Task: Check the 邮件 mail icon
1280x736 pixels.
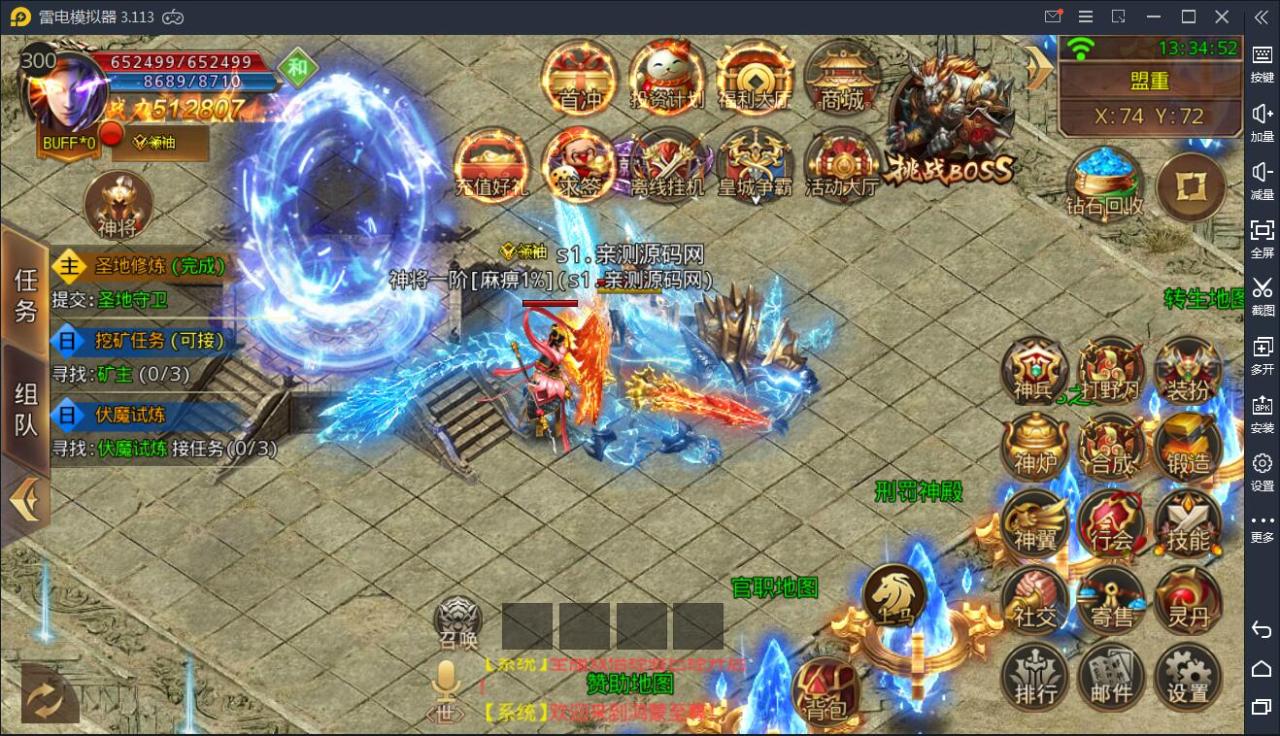Action: [1111, 677]
